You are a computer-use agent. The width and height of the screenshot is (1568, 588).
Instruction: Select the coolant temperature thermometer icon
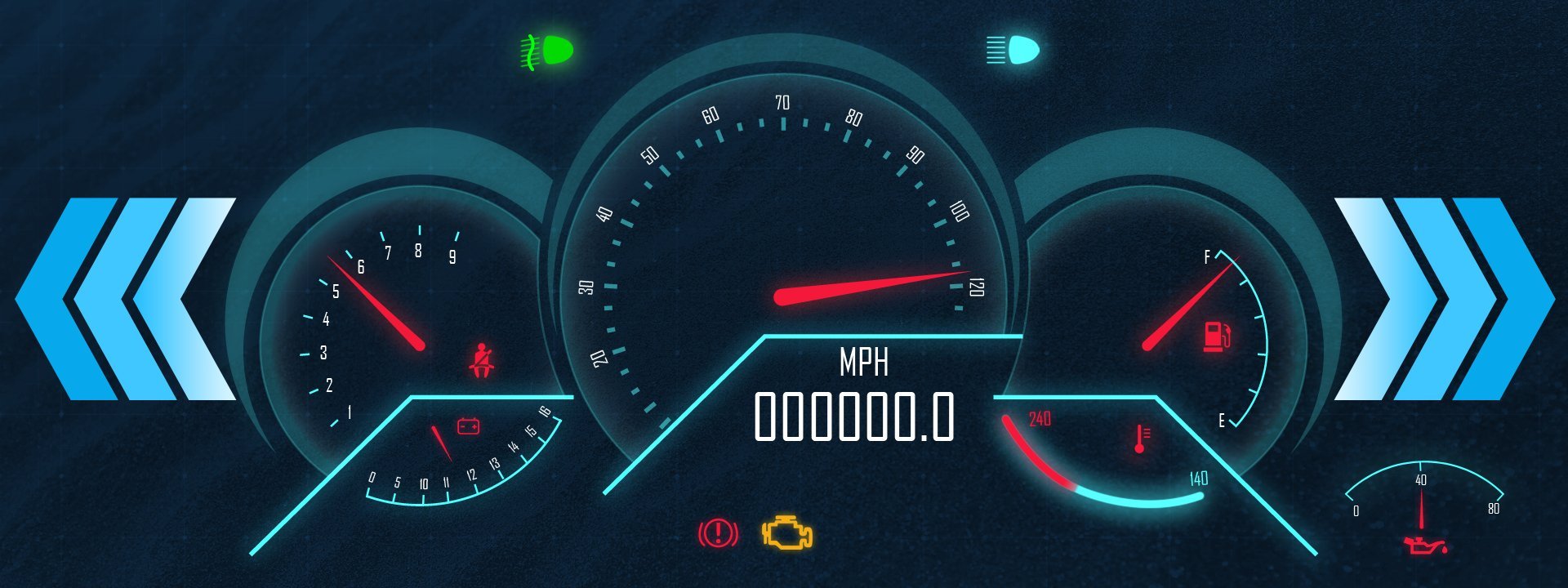(1141, 439)
